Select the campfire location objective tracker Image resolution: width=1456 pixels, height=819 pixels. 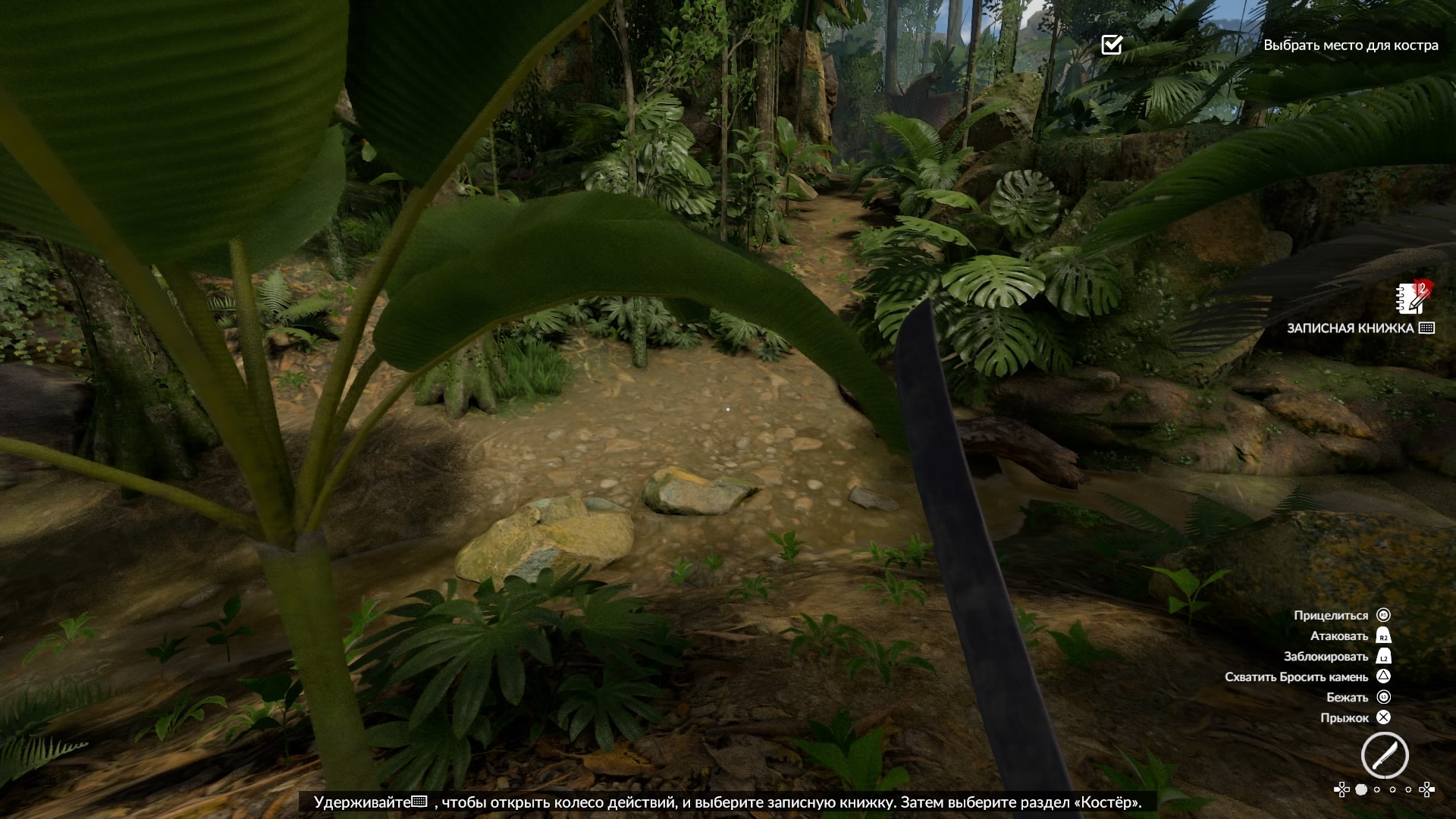tap(1350, 45)
